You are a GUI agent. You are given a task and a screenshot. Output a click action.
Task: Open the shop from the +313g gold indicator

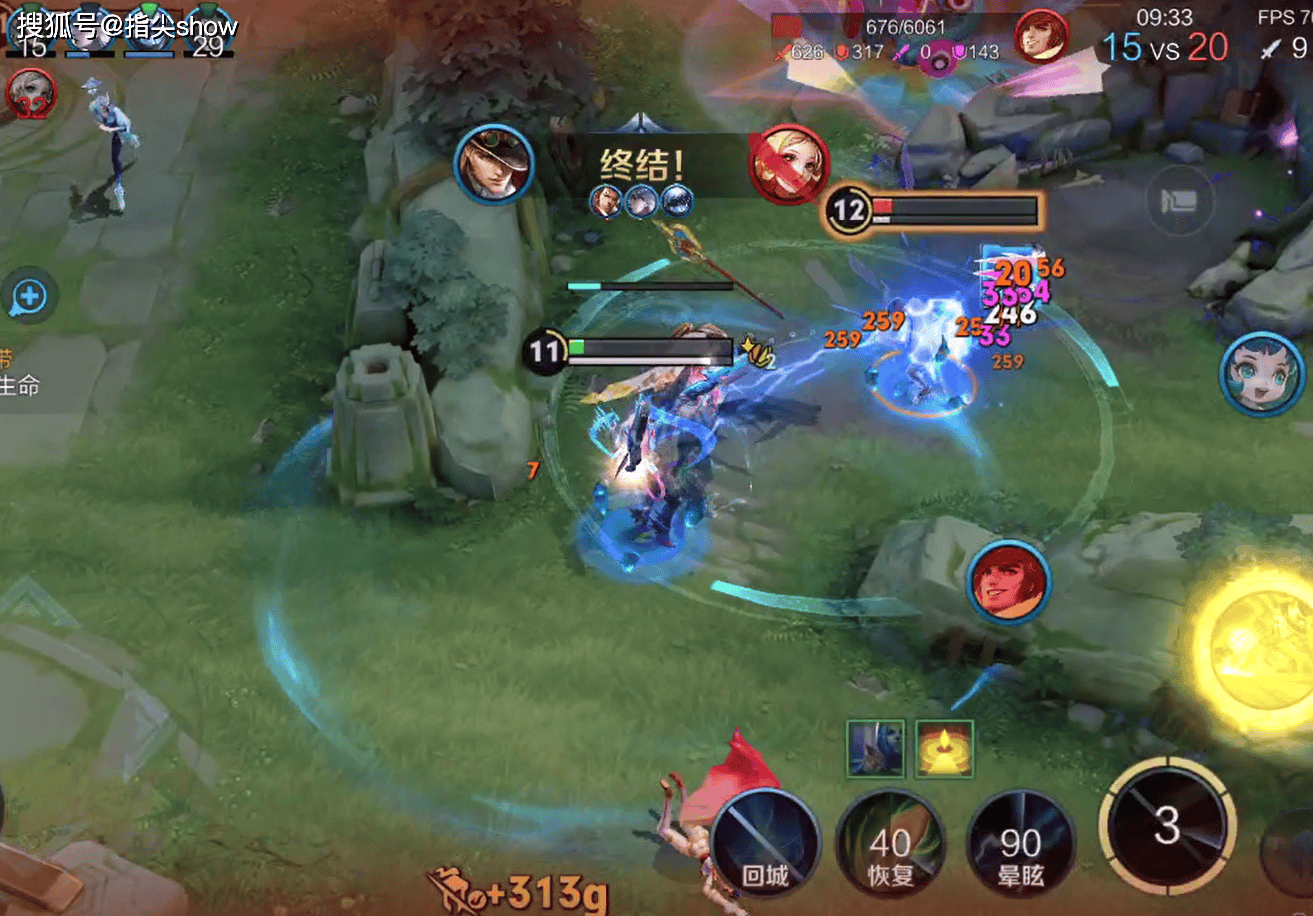tap(518, 888)
